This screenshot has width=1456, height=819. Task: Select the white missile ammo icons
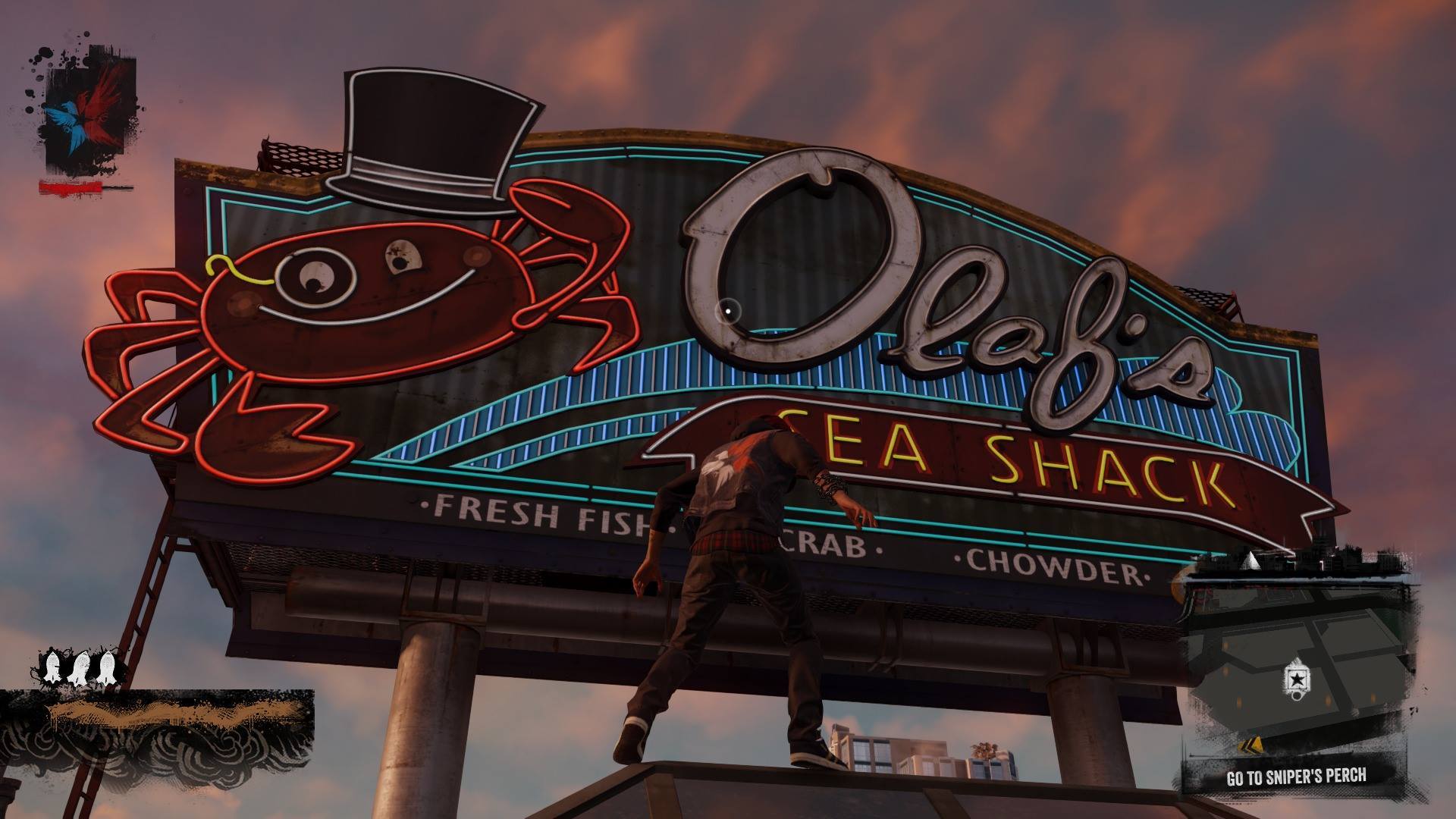pos(79,667)
